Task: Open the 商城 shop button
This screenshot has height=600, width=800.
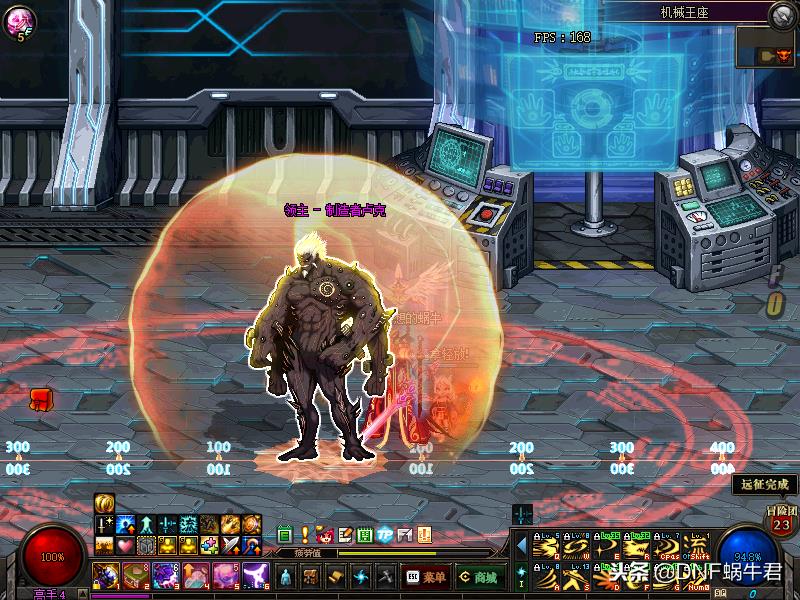Action: point(480,577)
